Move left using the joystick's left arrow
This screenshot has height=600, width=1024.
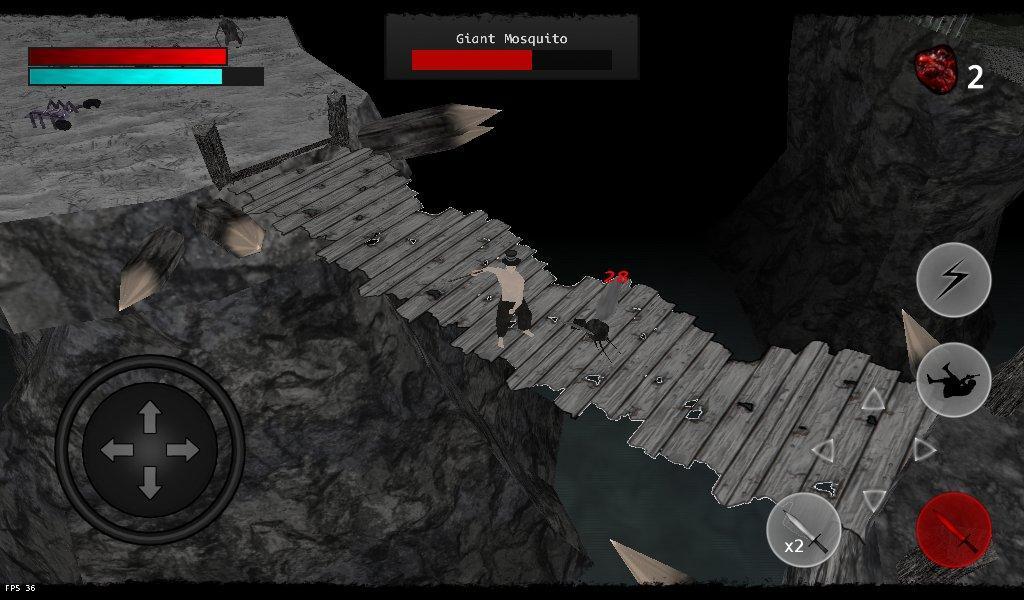[116, 450]
